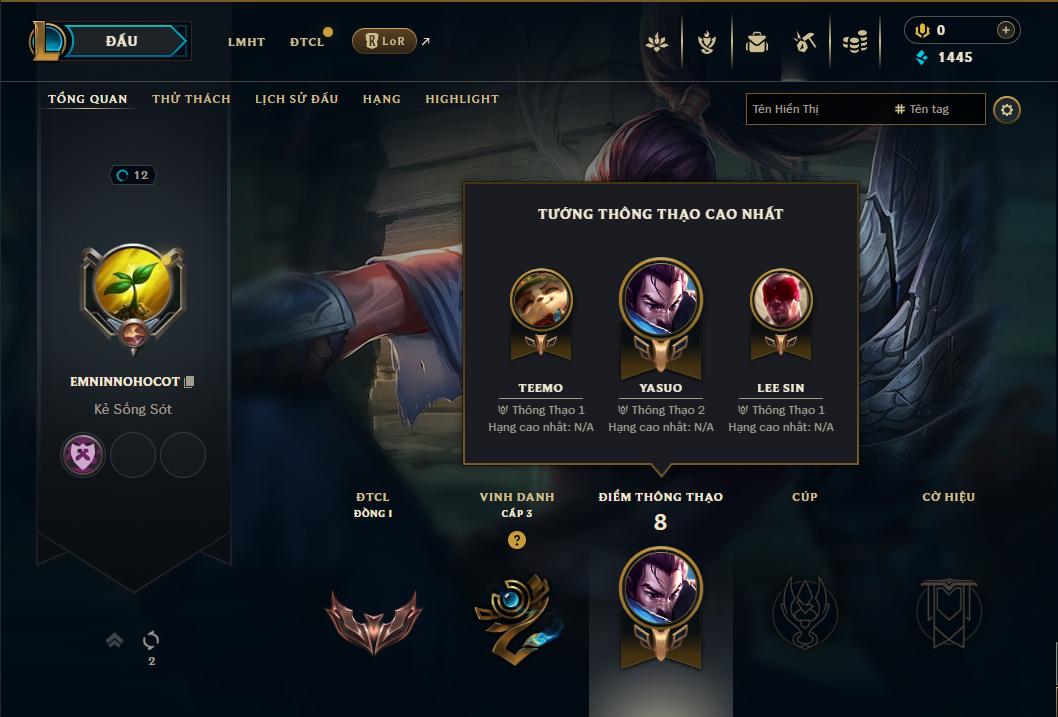
Task: Open the ĐTCL bronze rank emblem
Action: 373,619
